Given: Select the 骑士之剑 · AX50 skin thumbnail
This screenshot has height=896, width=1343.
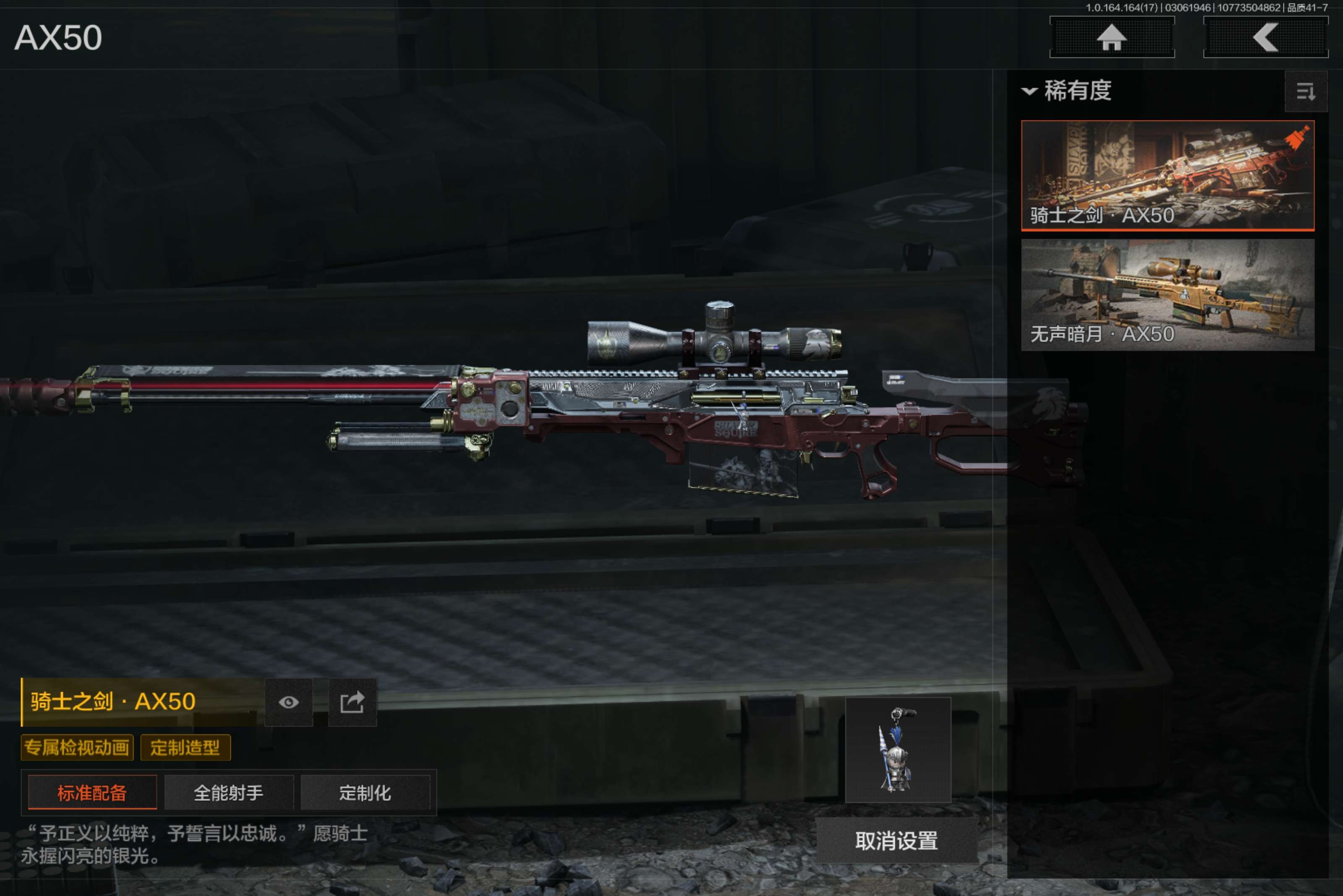Looking at the screenshot, I should click(x=1167, y=175).
